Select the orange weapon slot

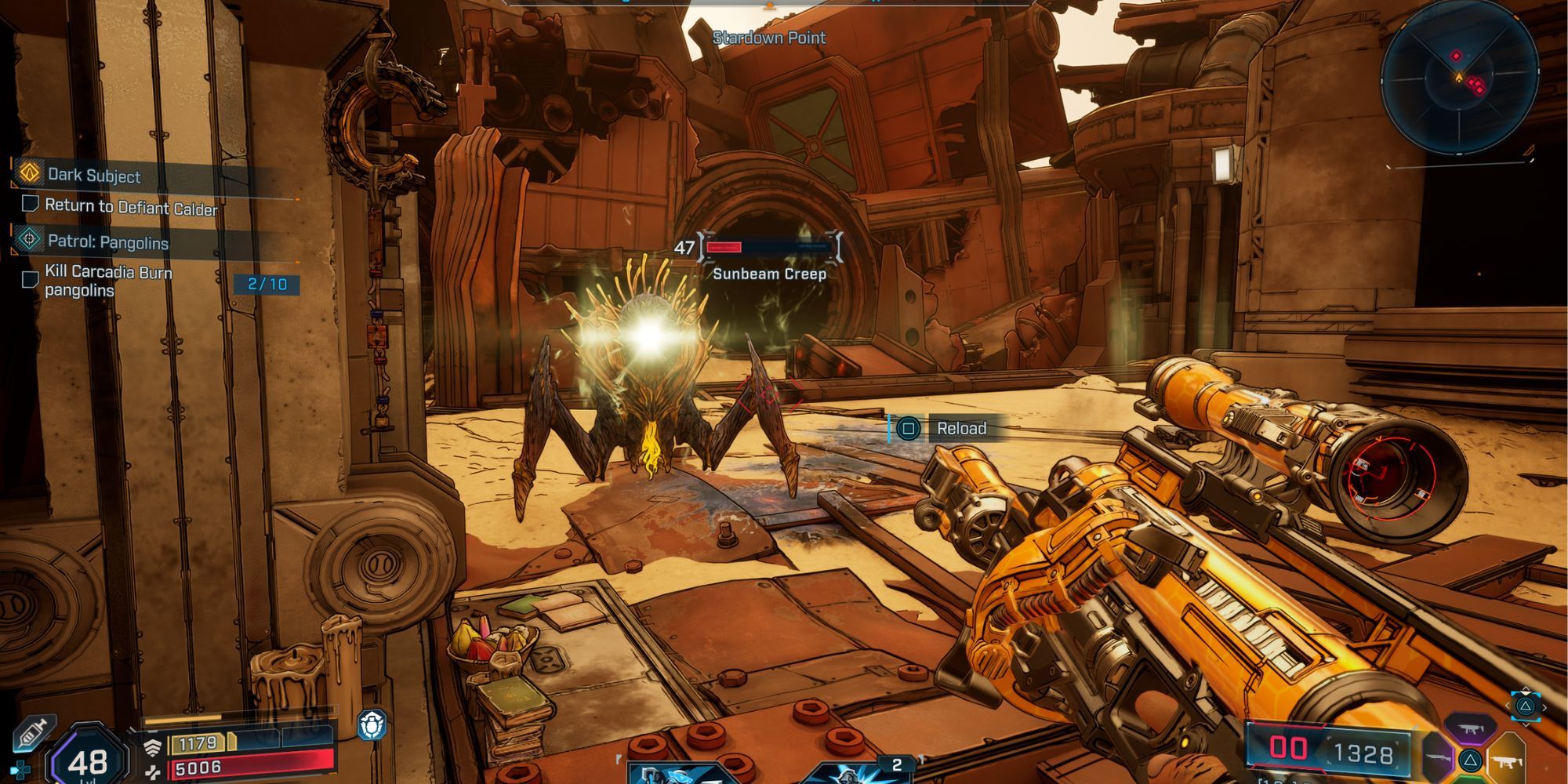[1507, 759]
